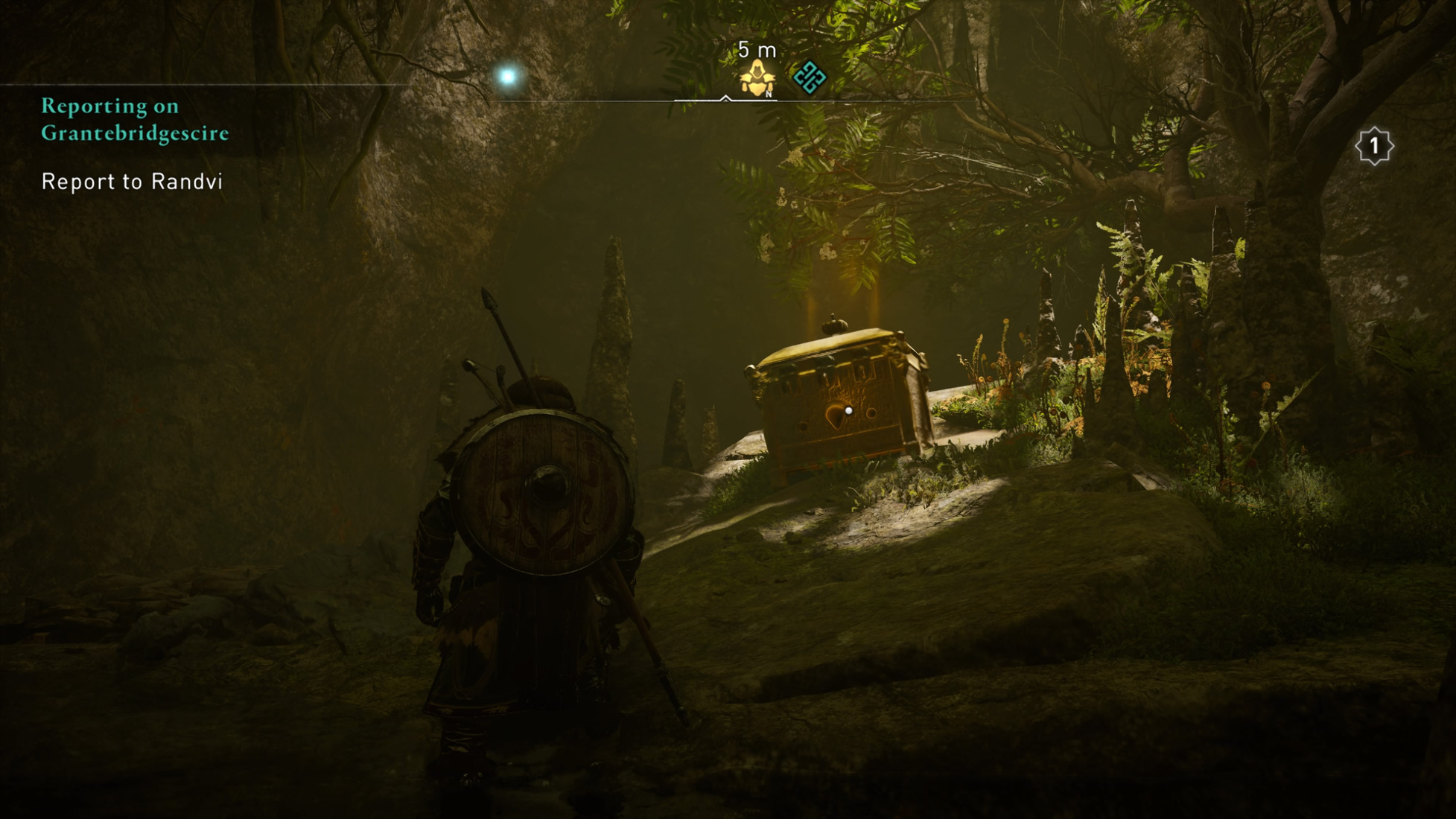Image resolution: width=1456 pixels, height=819 pixels.
Task: Click the golden hooded figure compass marker
Action: coord(757,79)
